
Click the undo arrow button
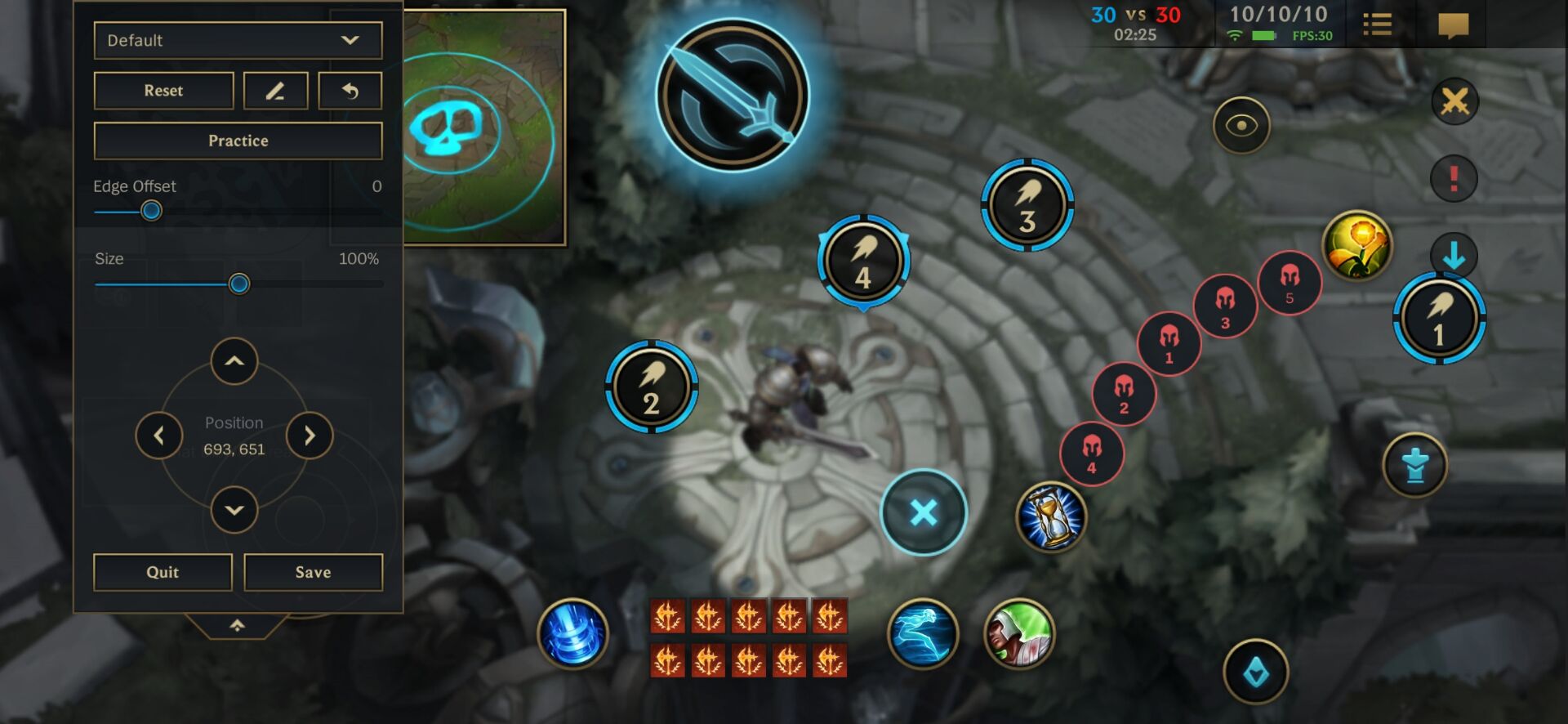tap(350, 91)
